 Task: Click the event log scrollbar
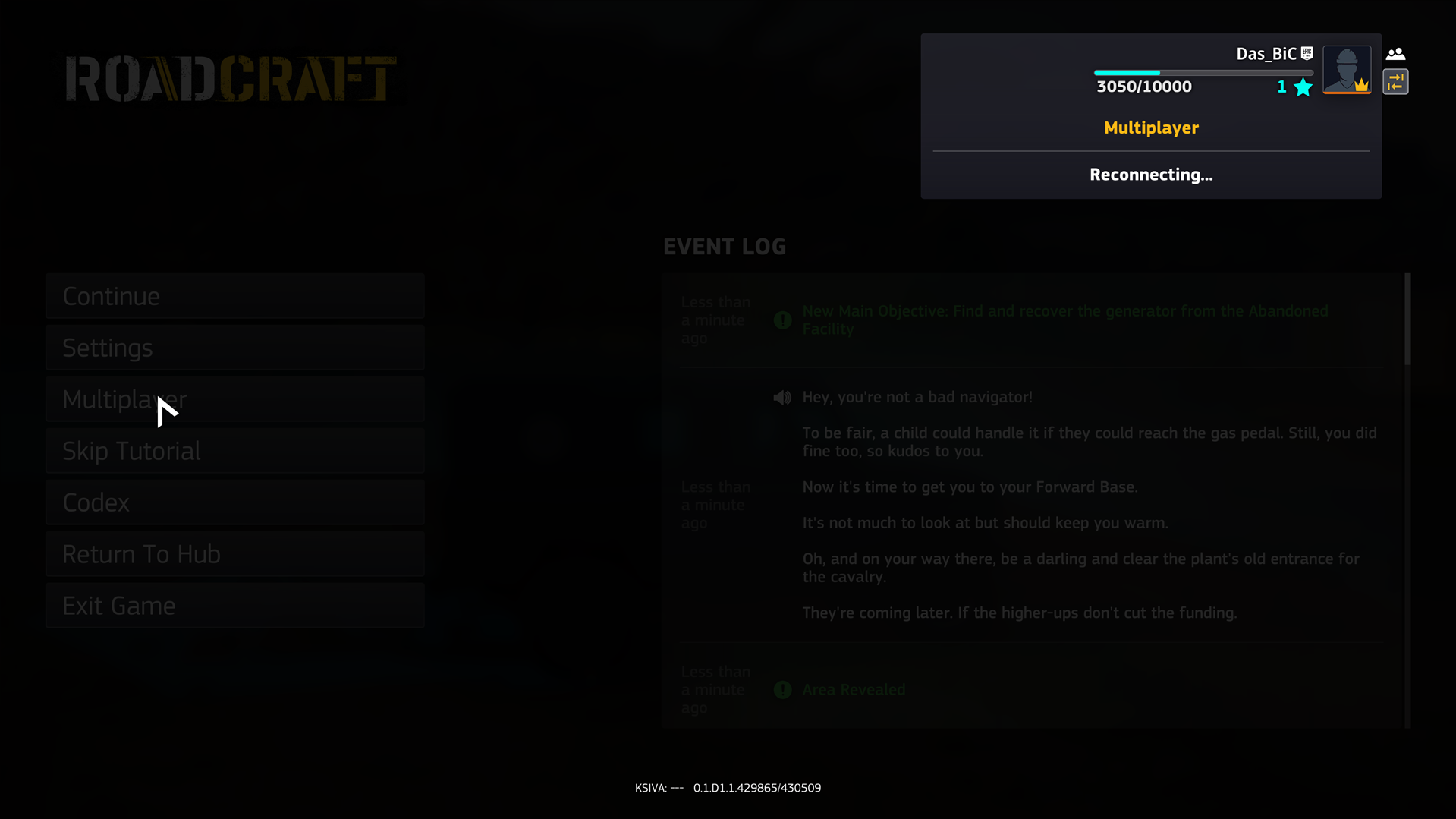(1407, 319)
